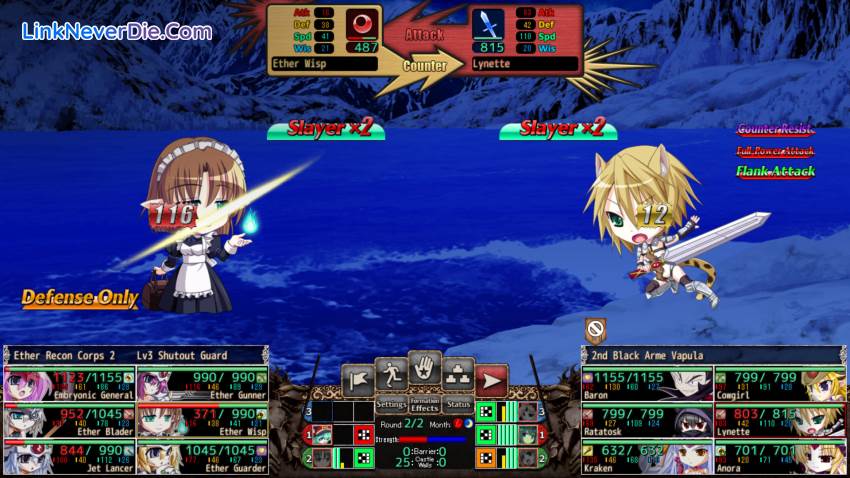Choose the open hand star command
Viewport: 850px width, 478px height.
(425, 367)
